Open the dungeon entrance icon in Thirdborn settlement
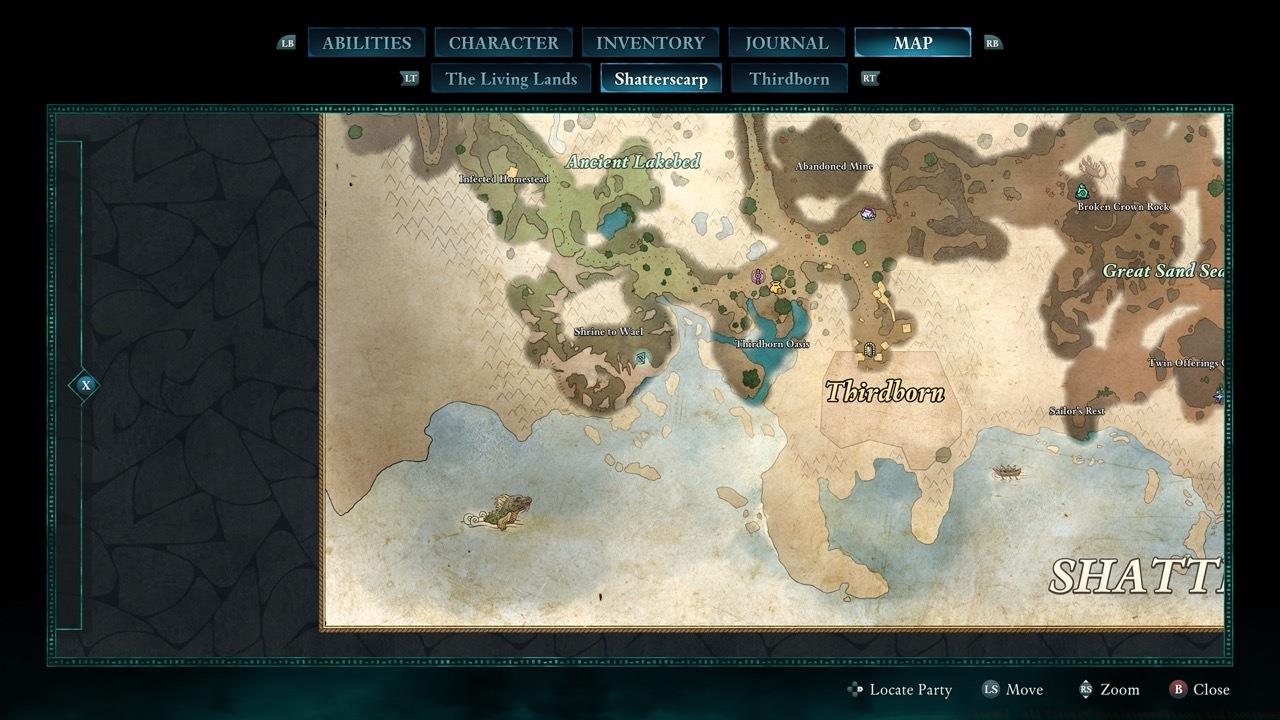 click(868, 350)
